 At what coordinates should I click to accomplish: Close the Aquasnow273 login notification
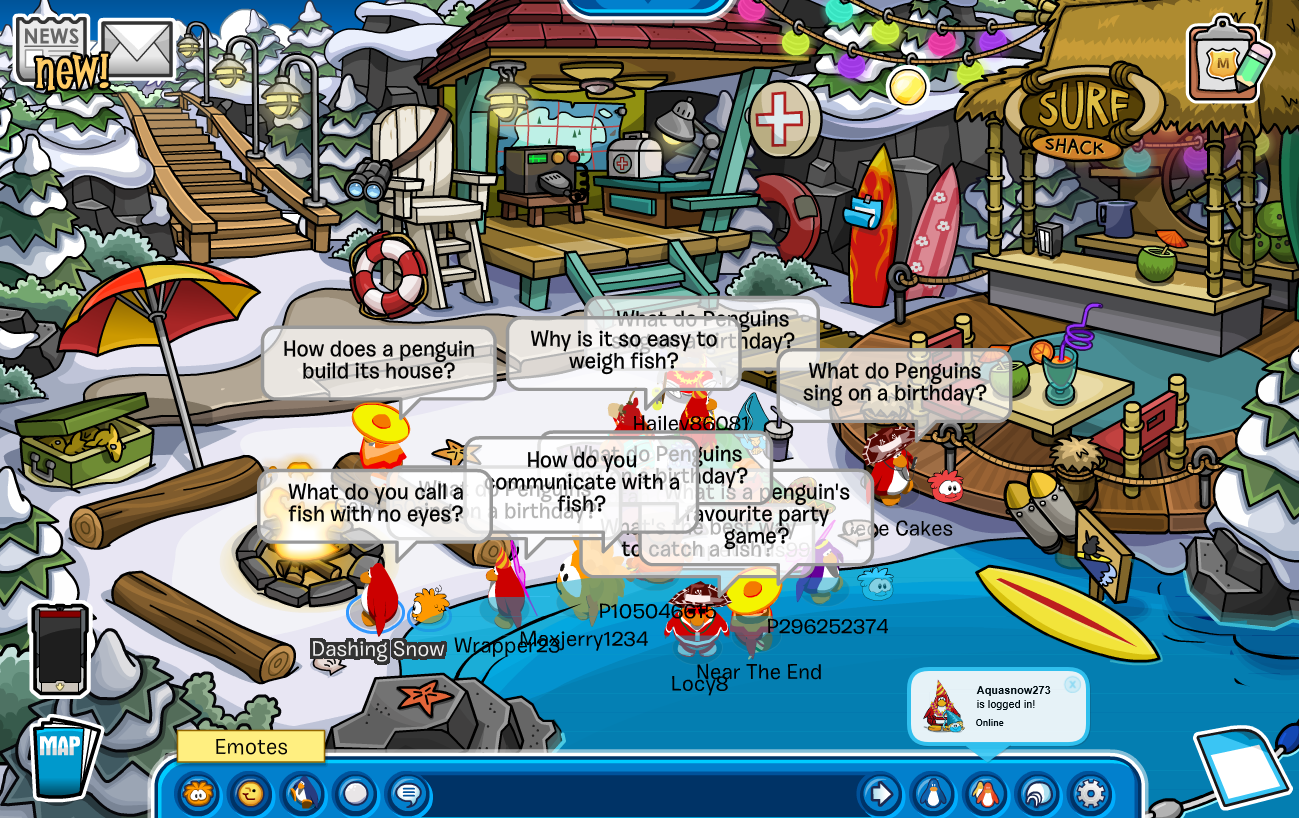click(1072, 684)
